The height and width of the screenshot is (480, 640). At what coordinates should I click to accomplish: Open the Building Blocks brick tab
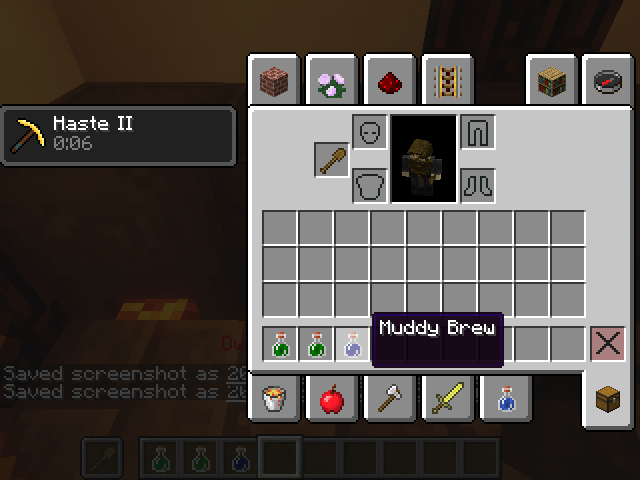click(274, 81)
